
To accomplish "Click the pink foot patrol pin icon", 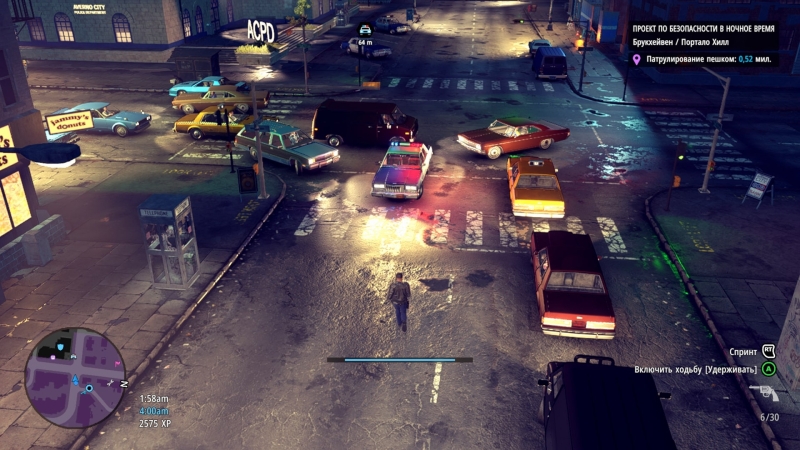I will tap(637, 60).
